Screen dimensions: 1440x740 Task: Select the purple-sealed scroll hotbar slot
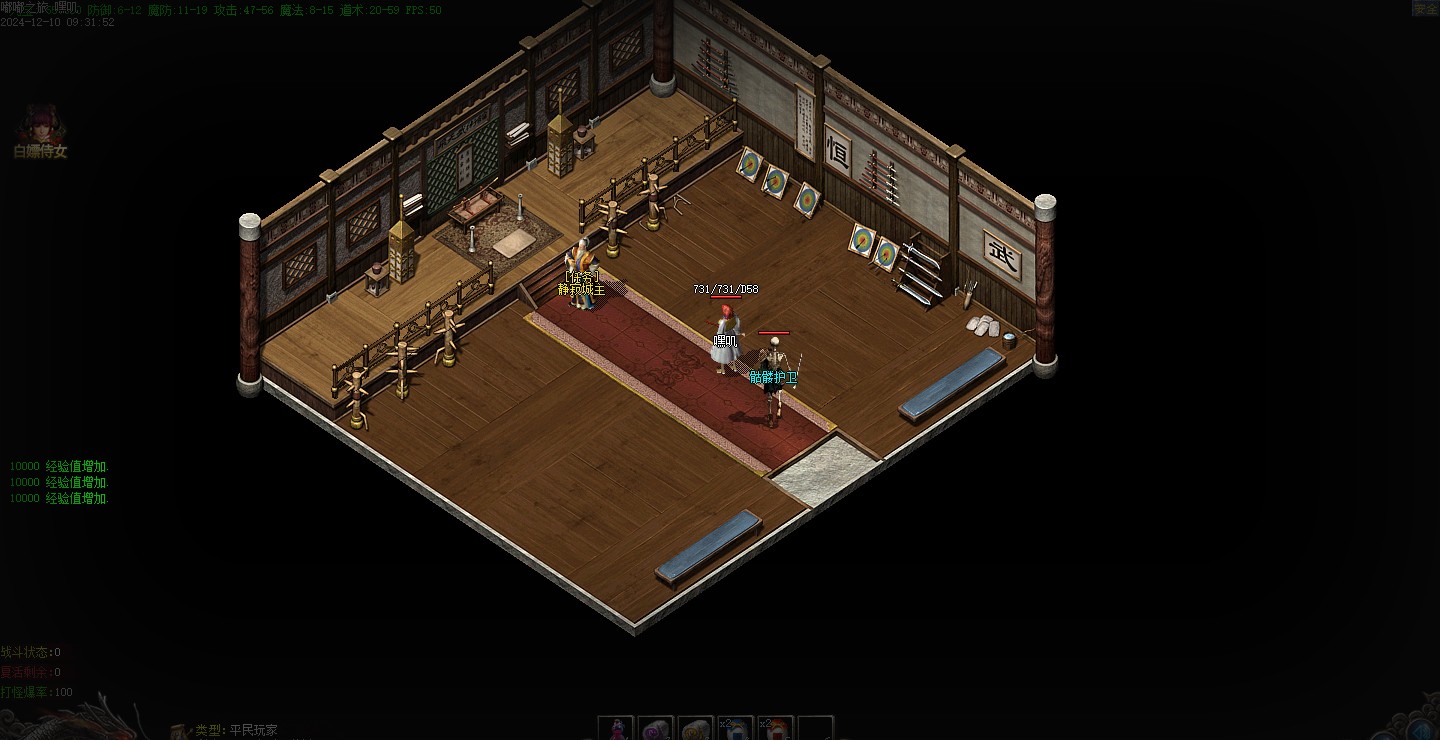[x=657, y=729]
